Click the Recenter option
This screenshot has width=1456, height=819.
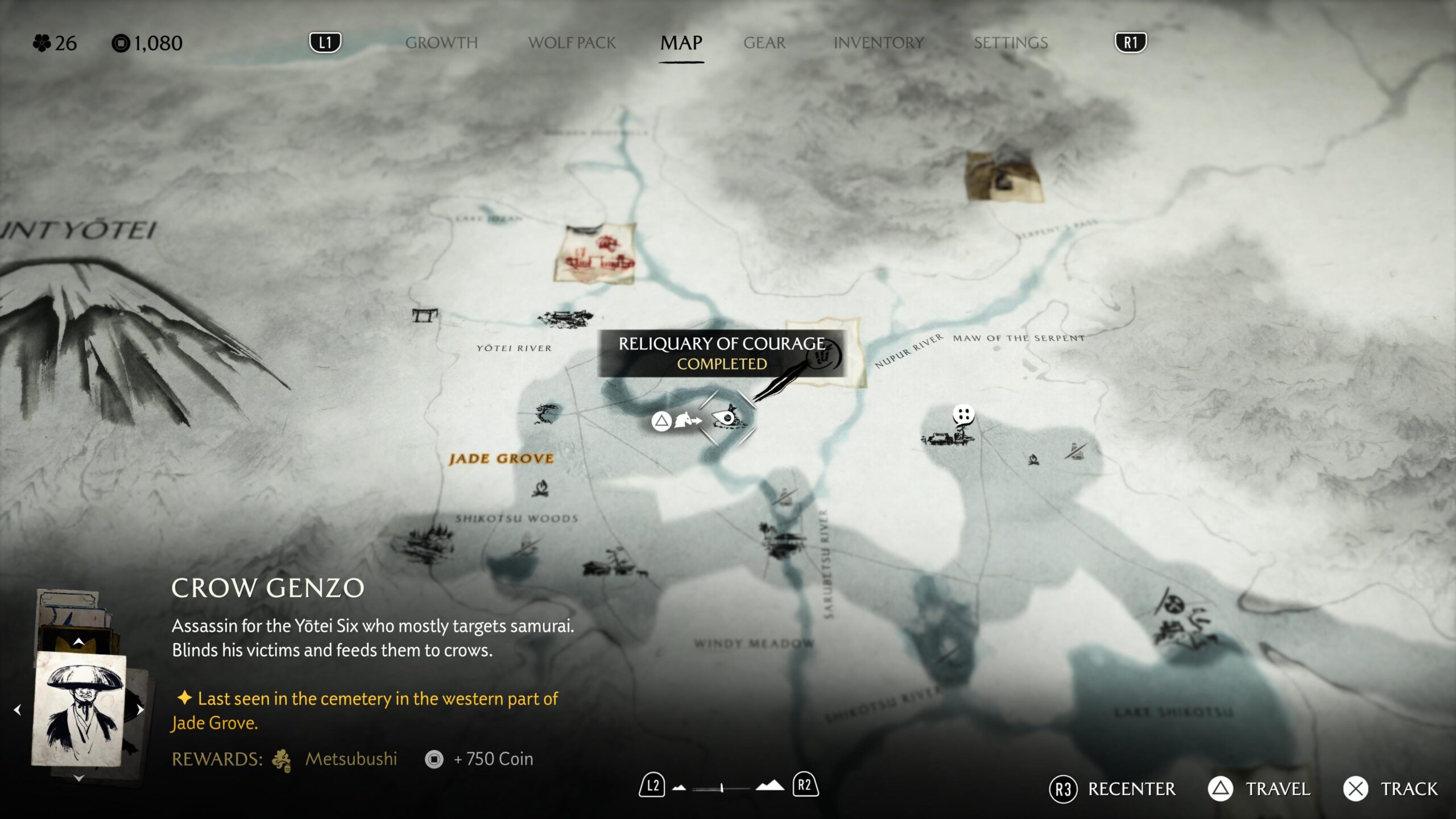pyautogui.click(x=1112, y=789)
